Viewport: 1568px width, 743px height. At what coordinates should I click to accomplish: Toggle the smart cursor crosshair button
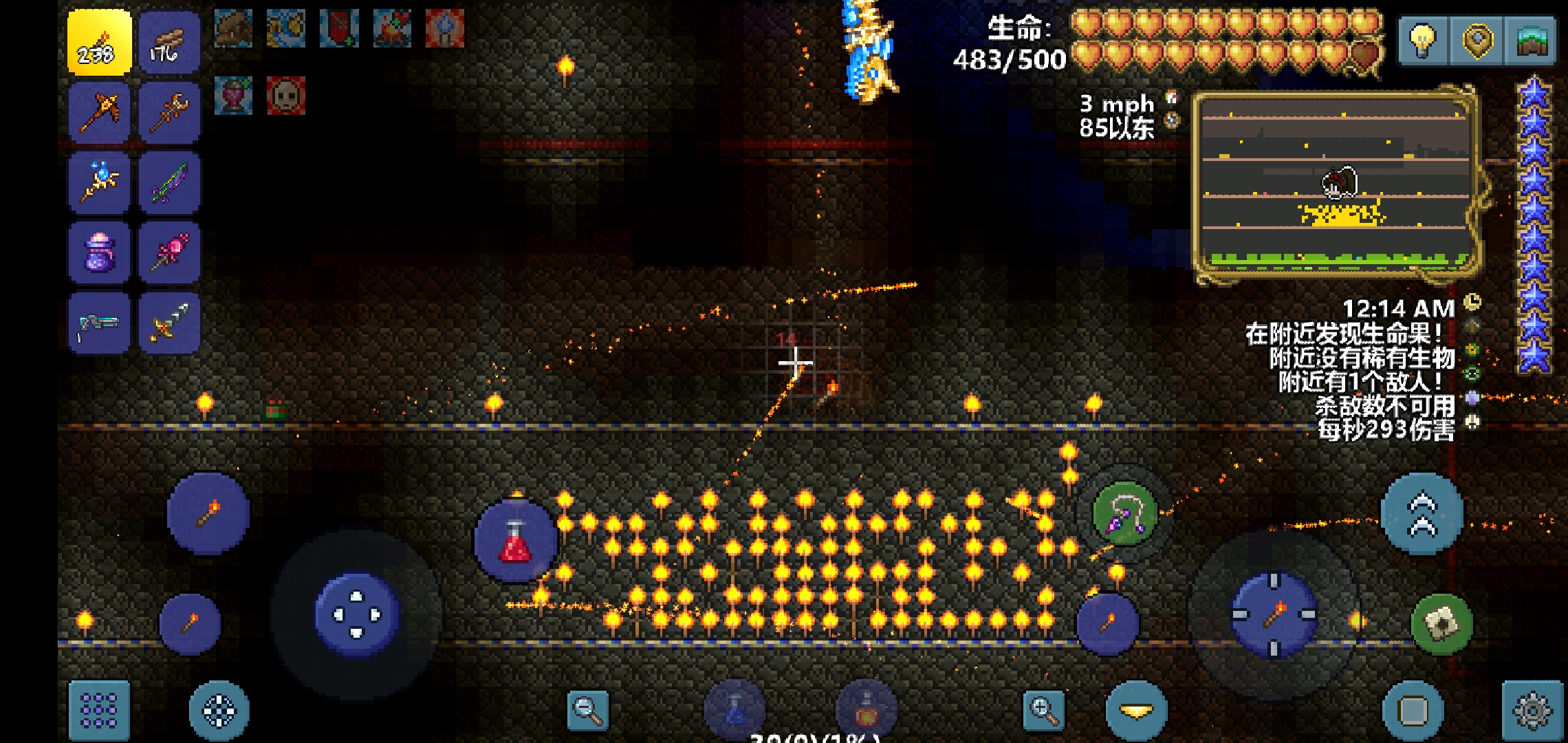point(219,711)
